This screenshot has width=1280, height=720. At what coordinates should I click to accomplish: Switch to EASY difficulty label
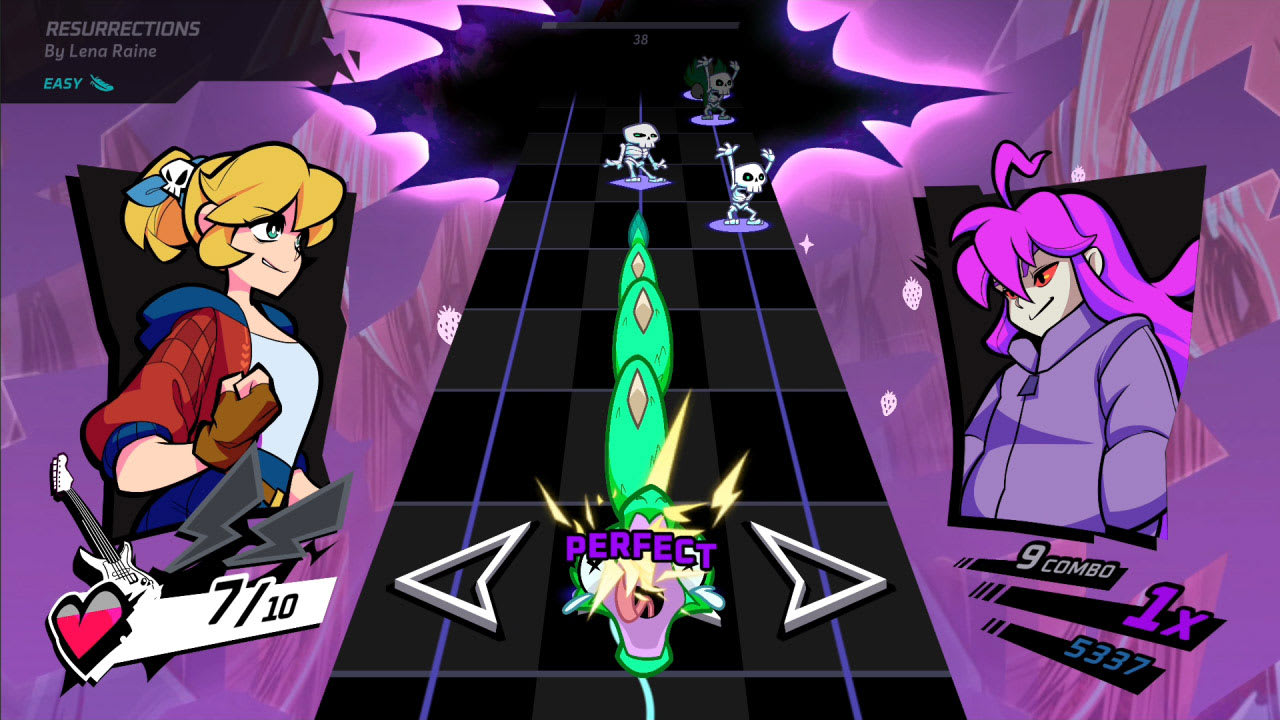pyautogui.click(x=62, y=83)
